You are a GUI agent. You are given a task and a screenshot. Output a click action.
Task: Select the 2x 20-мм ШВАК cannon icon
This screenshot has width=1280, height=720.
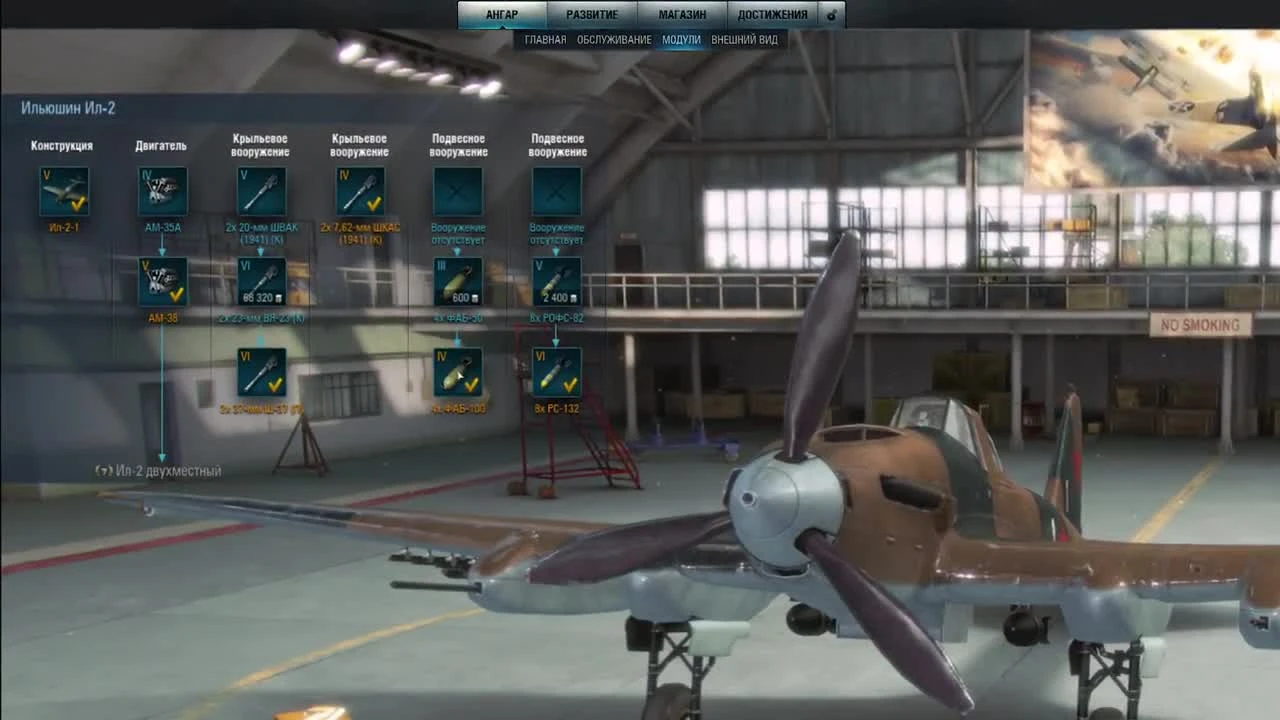[x=261, y=190]
